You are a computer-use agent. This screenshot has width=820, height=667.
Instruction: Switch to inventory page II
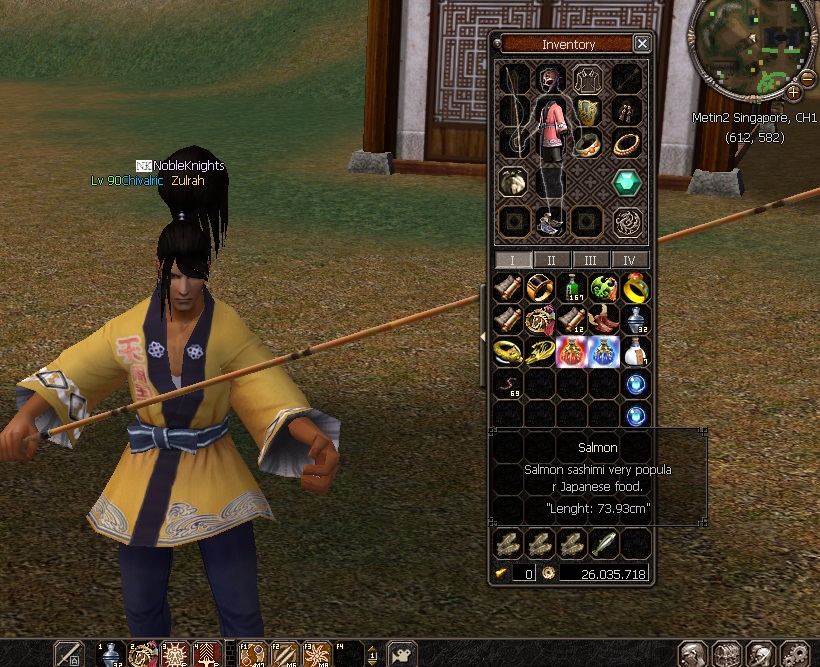pos(551,260)
